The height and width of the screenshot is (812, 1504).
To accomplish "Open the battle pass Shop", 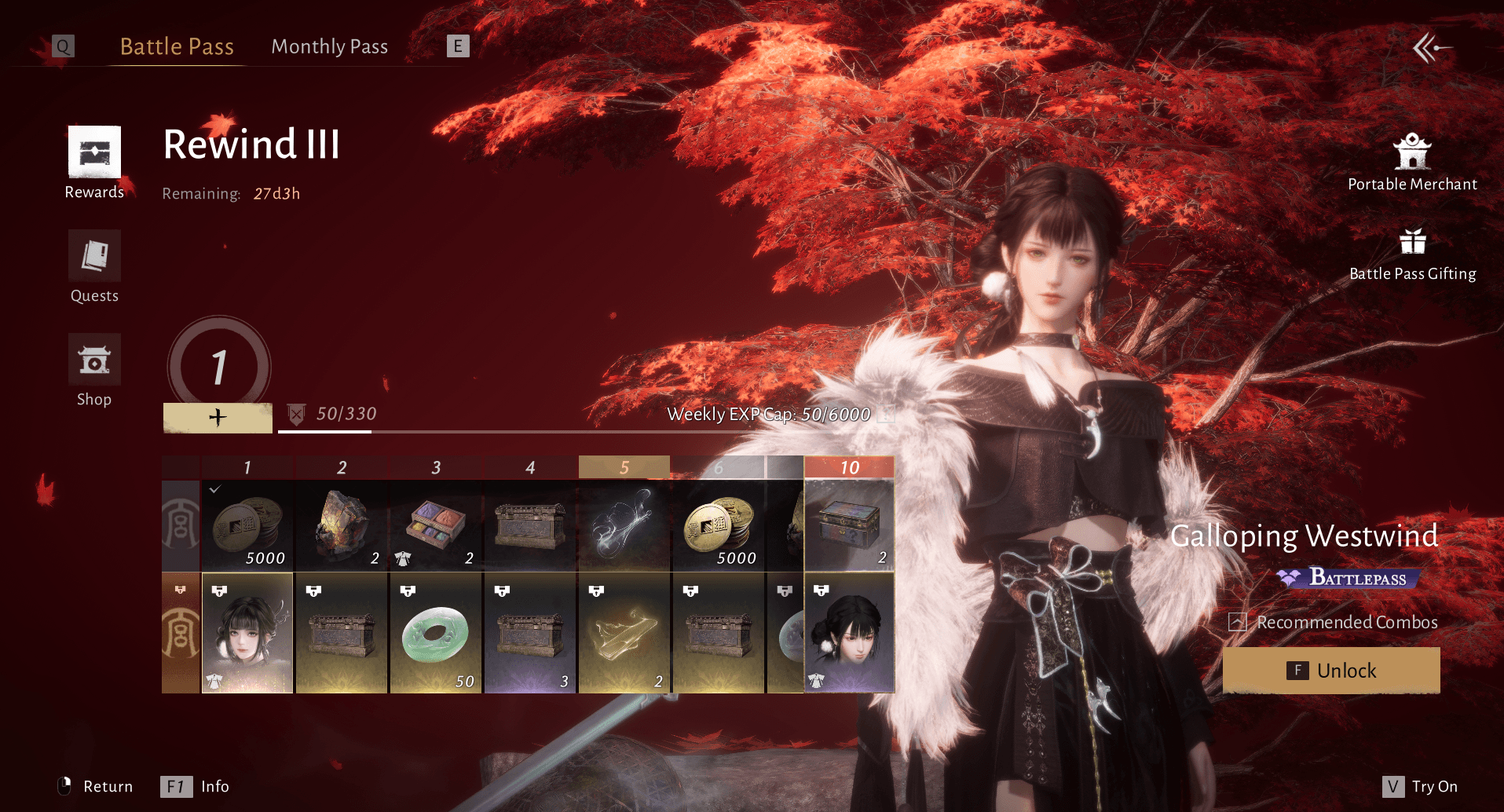I will coord(94,370).
